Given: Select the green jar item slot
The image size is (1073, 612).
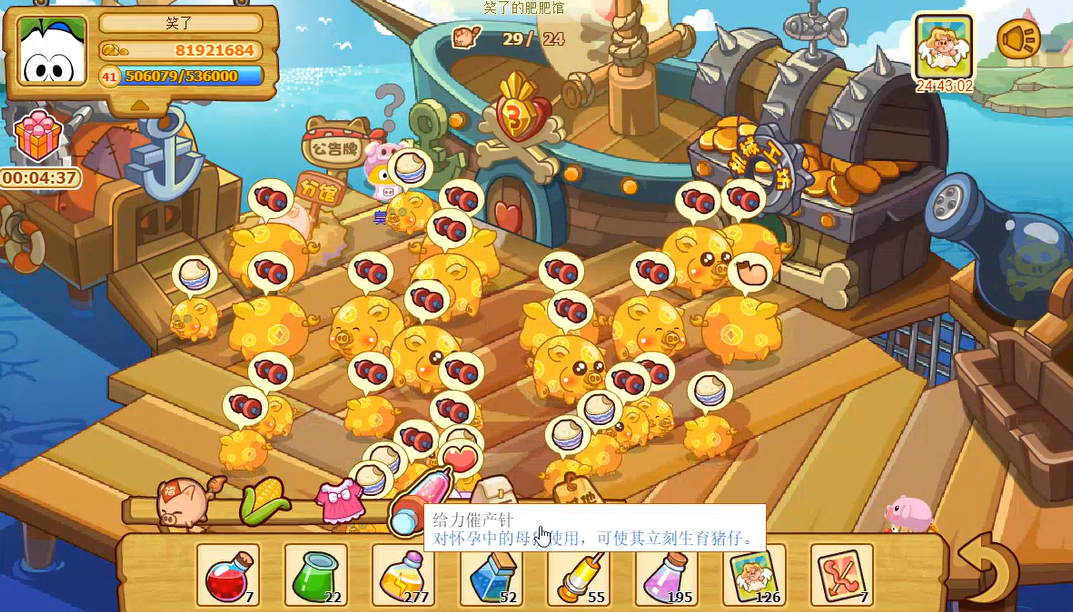Looking at the screenshot, I should (316, 575).
